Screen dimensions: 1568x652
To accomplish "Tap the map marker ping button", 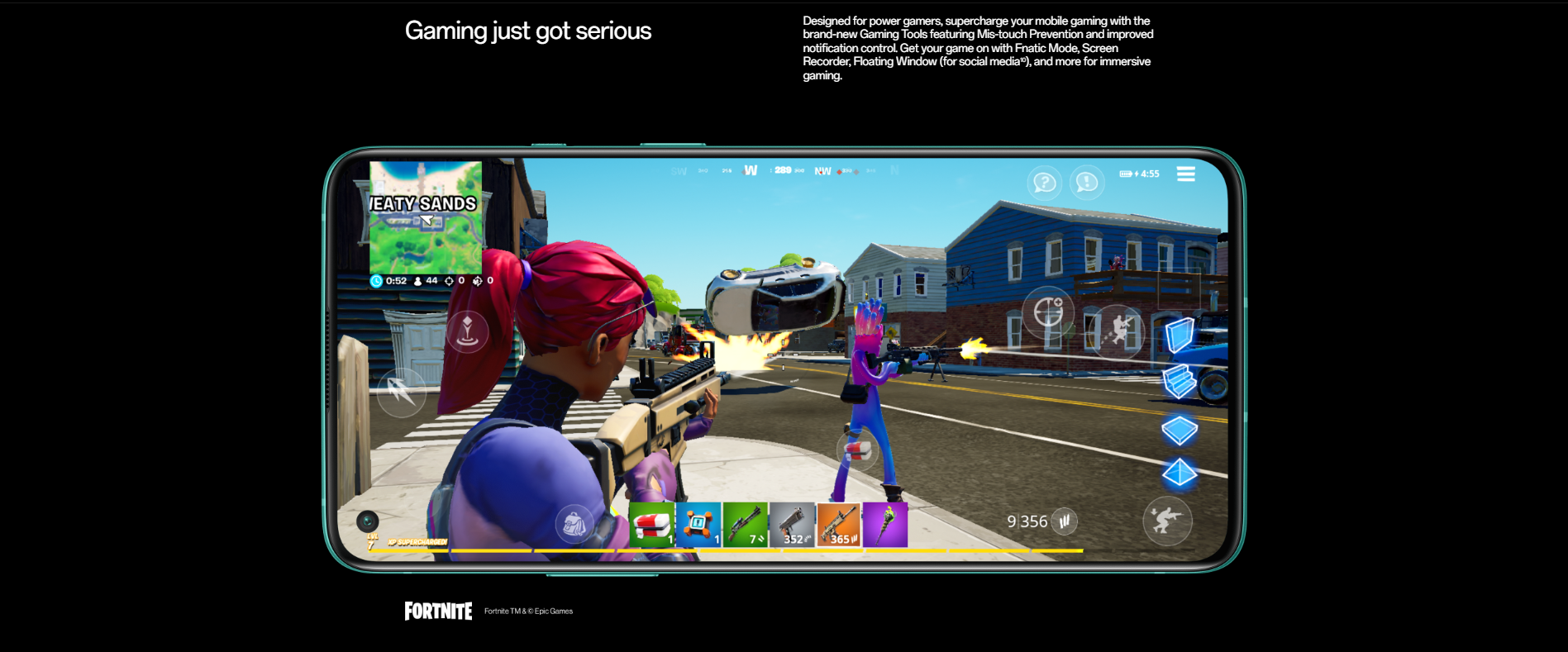I will coord(467,331).
